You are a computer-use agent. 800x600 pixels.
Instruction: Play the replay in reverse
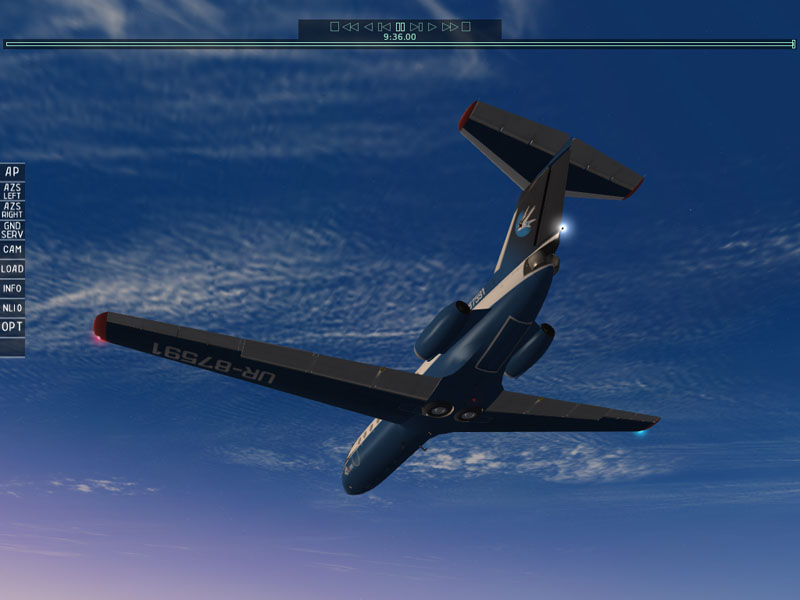pyautogui.click(x=368, y=27)
